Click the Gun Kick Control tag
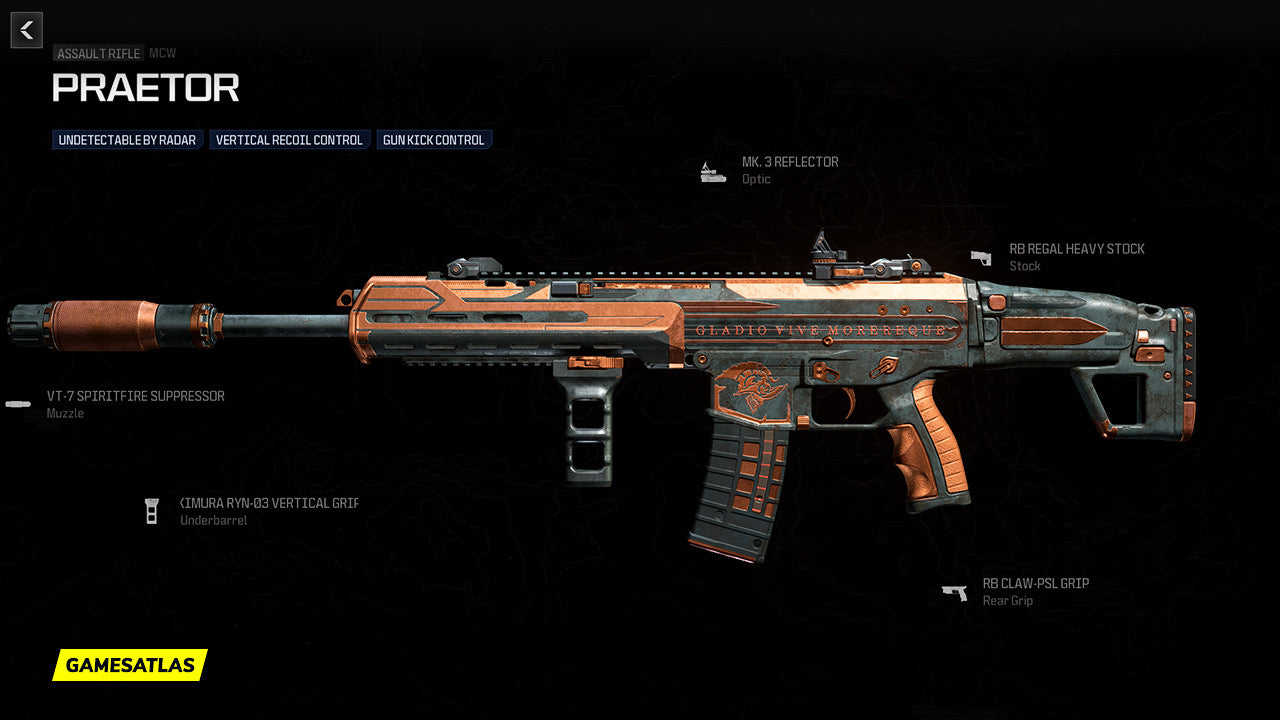 click(x=434, y=140)
